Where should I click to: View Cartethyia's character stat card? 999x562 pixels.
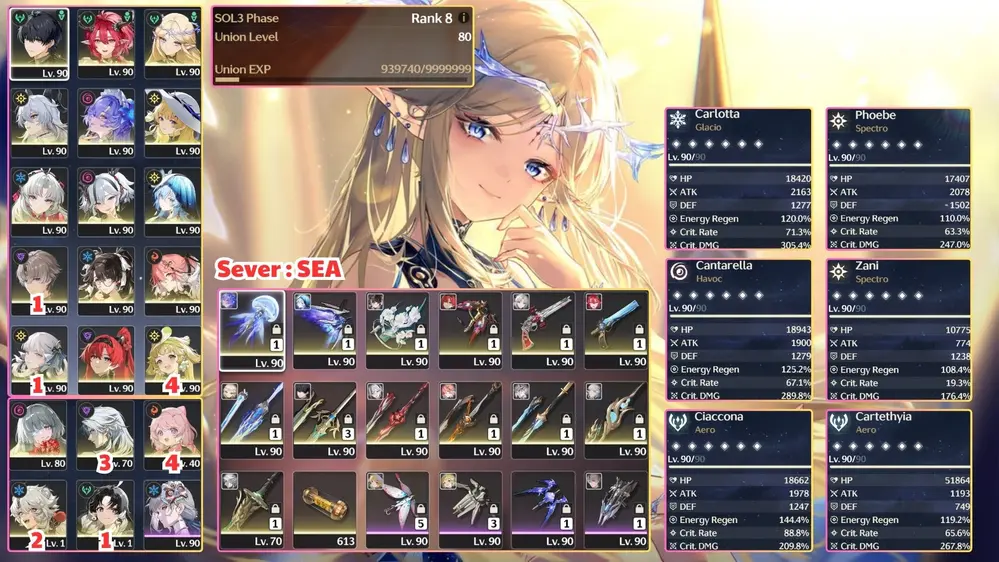click(x=898, y=479)
